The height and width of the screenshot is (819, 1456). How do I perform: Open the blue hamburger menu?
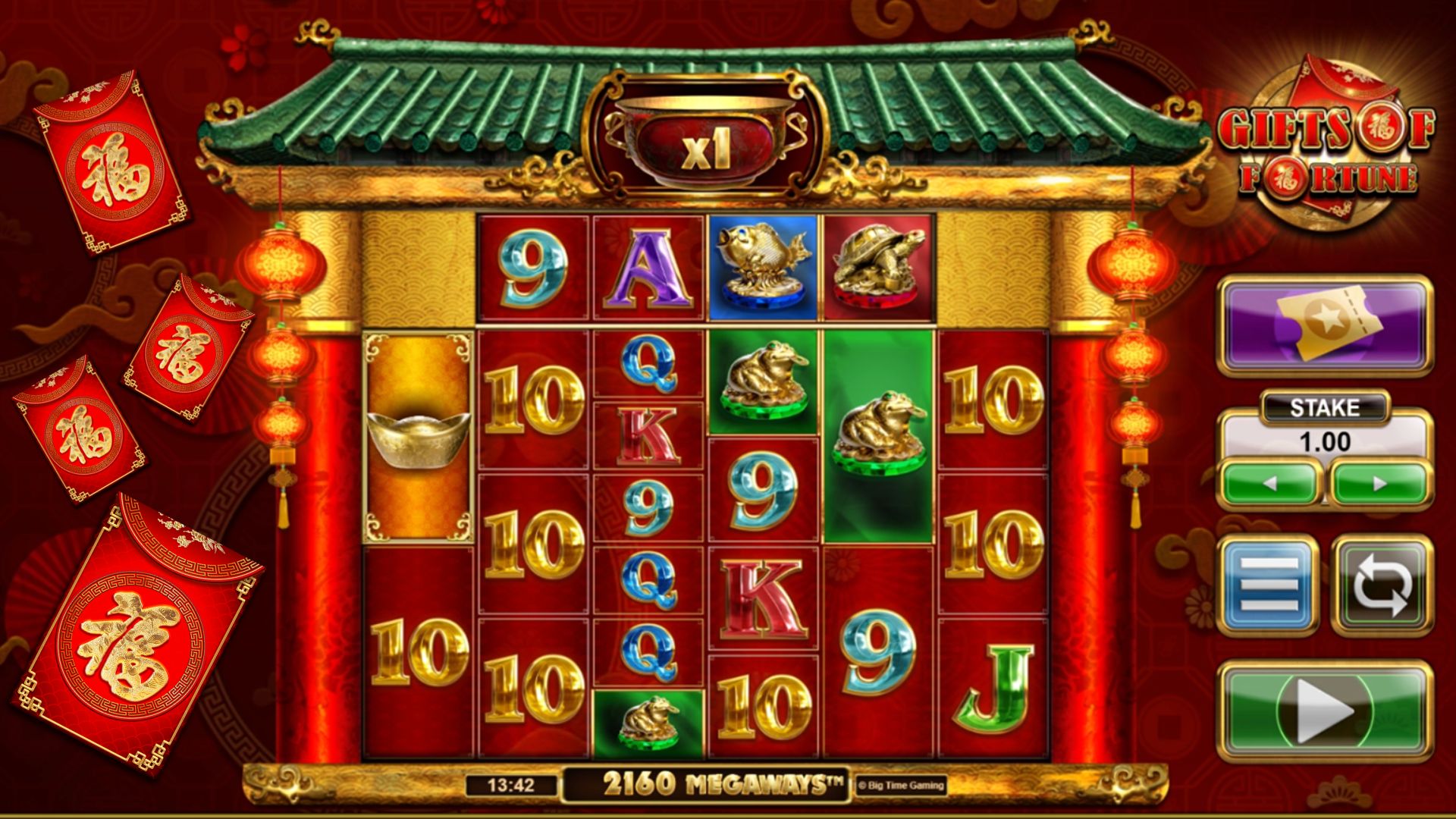(1268, 584)
